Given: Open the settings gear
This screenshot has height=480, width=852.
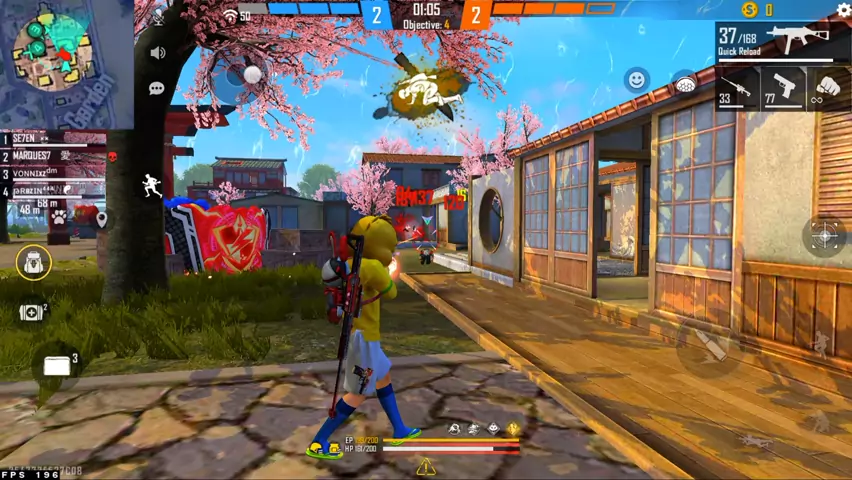Looking at the screenshot, I should pyautogui.click(x=843, y=10).
